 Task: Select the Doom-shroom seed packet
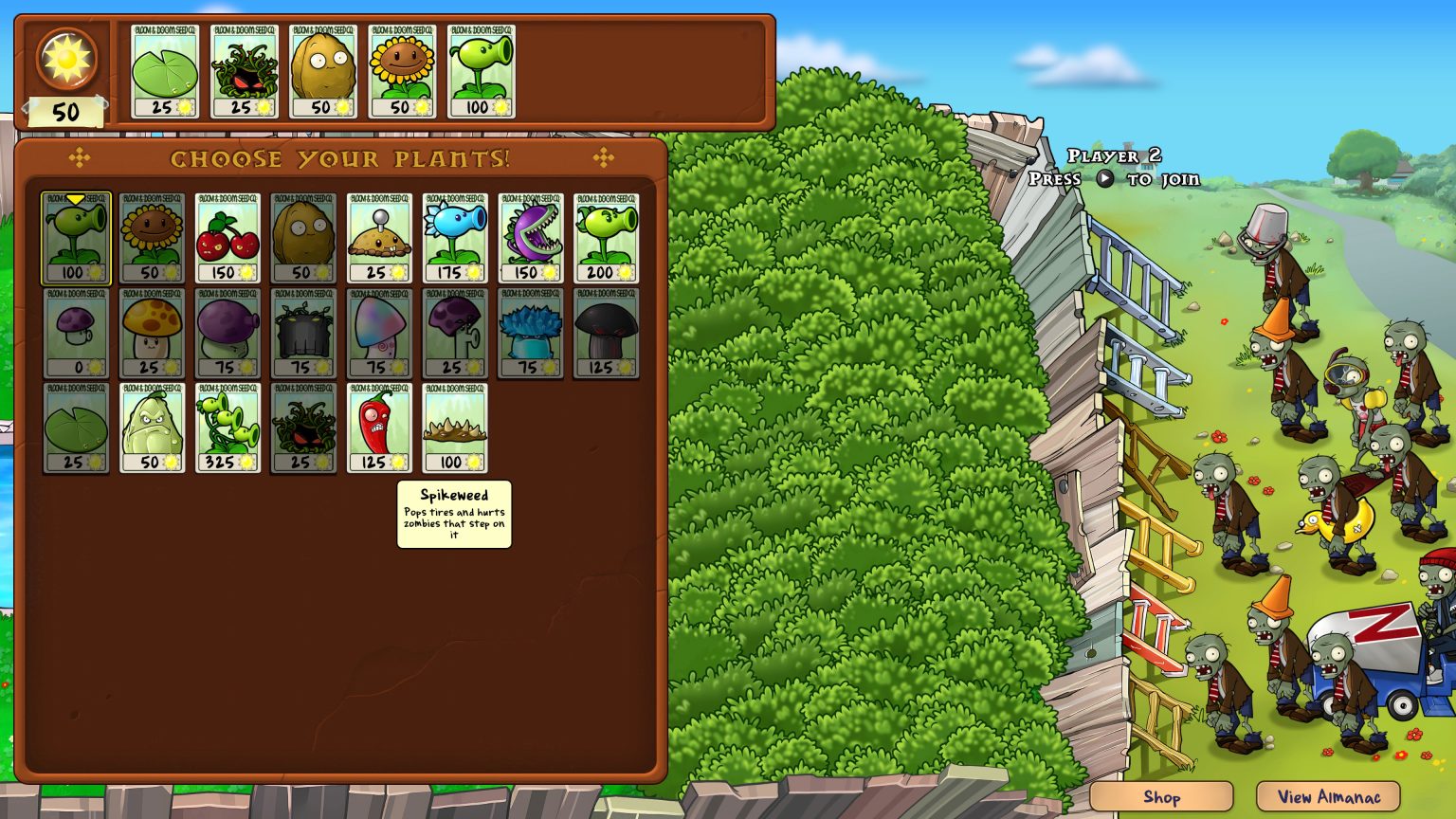tap(607, 333)
